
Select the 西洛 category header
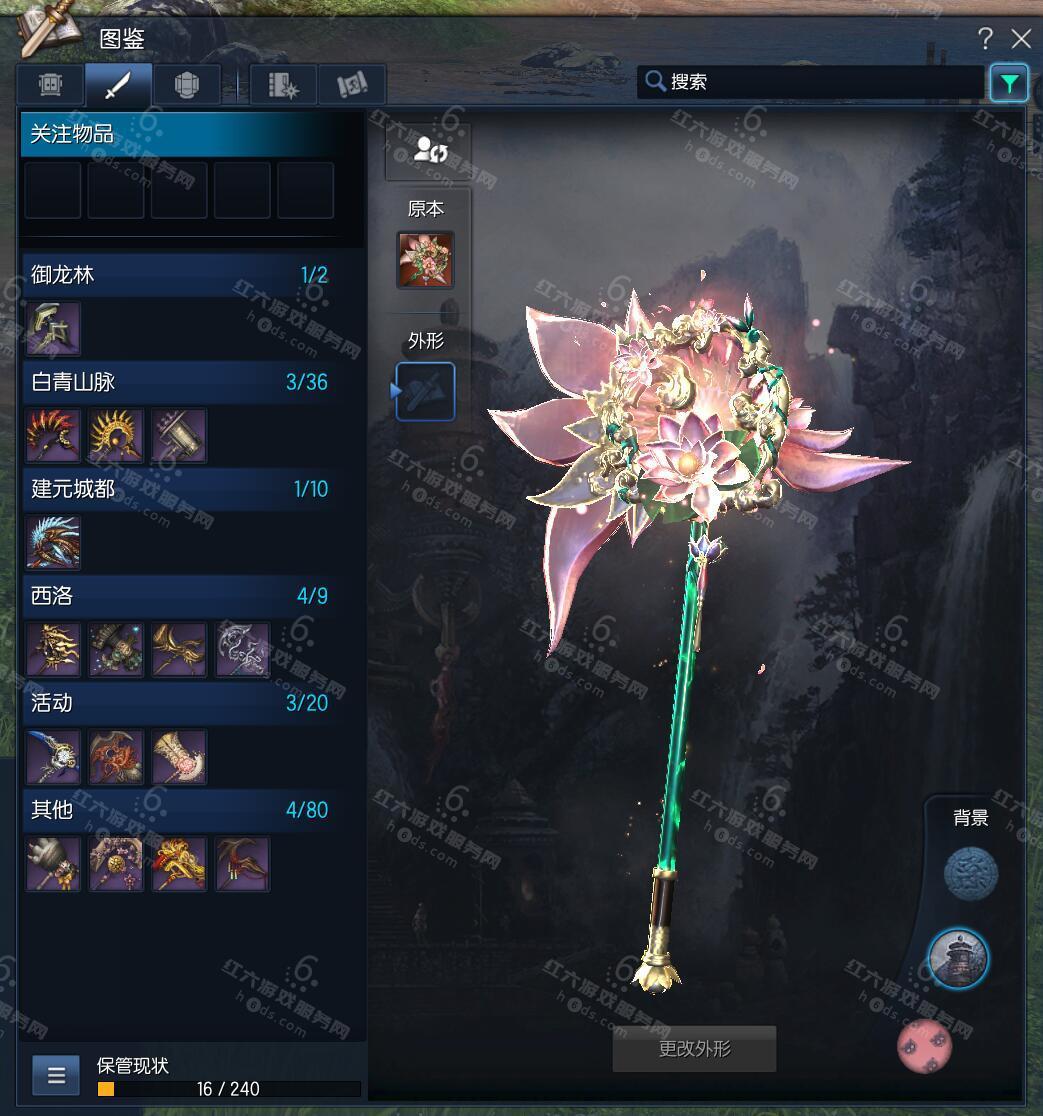(x=180, y=596)
